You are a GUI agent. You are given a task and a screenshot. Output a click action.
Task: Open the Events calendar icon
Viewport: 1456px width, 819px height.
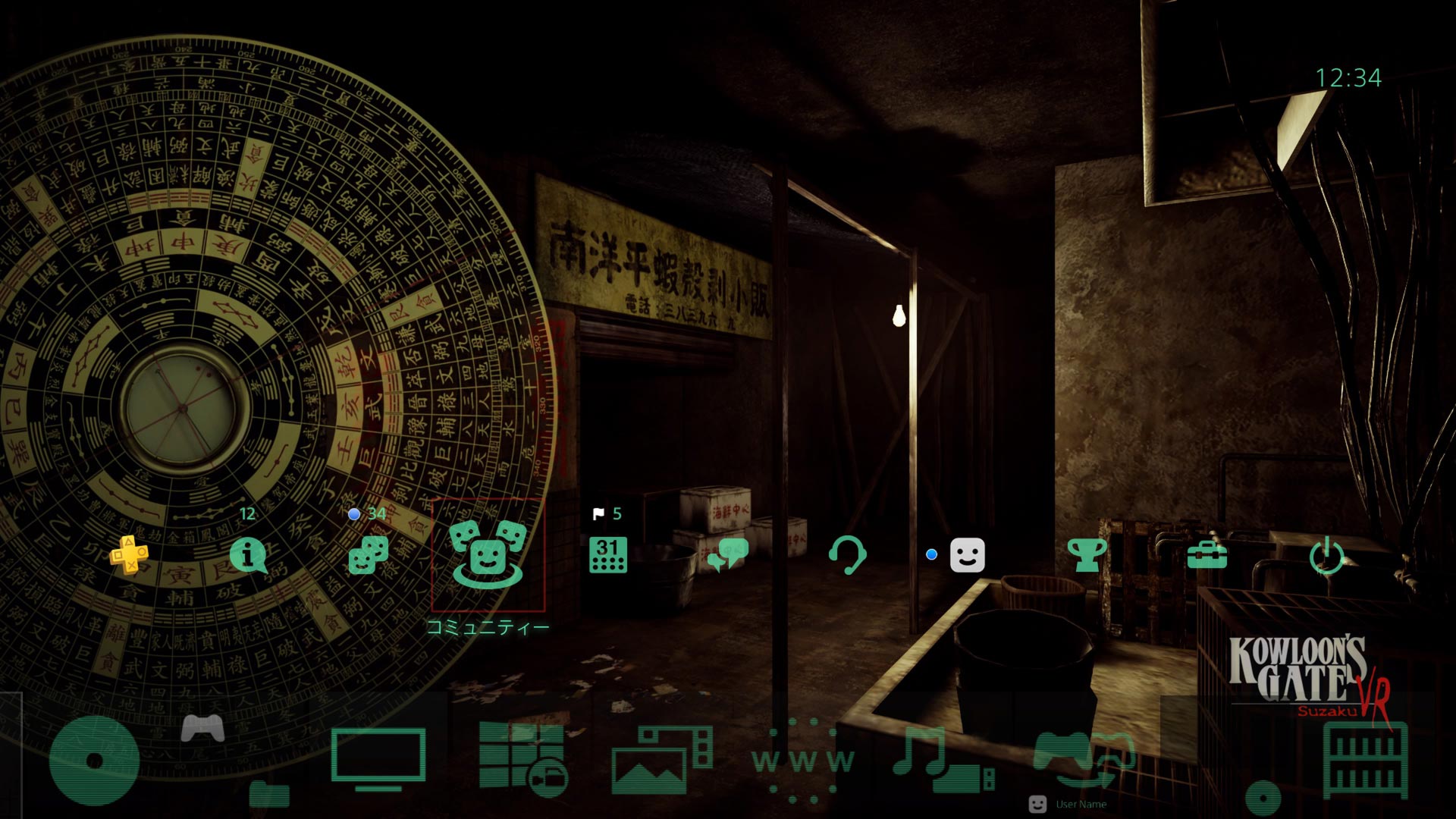coord(608,555)
